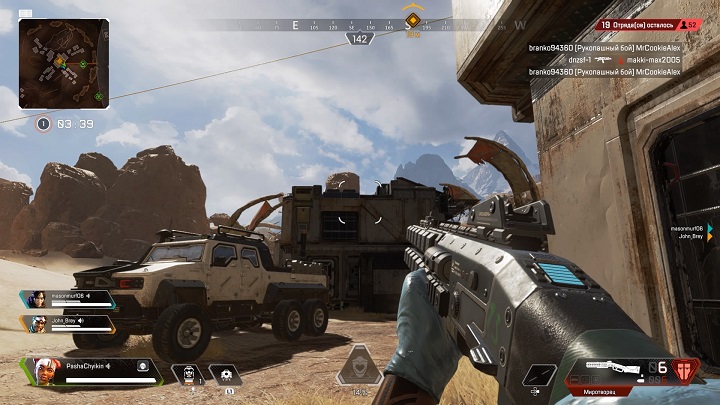Select the empty second weapon slot
Screen dimensions: 720x405
(x=539, y=374)
